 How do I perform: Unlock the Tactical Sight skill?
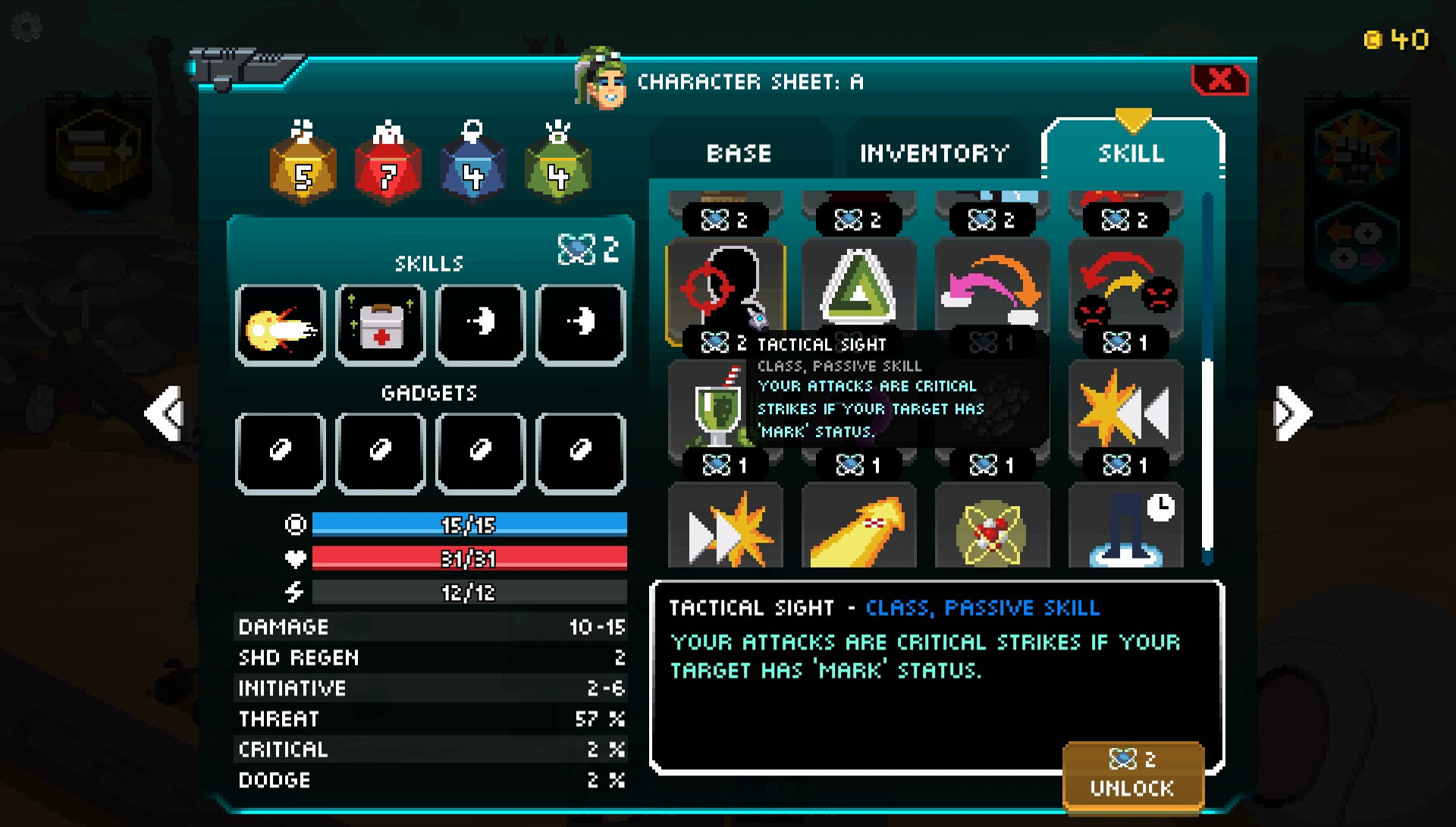(1133, 777)
